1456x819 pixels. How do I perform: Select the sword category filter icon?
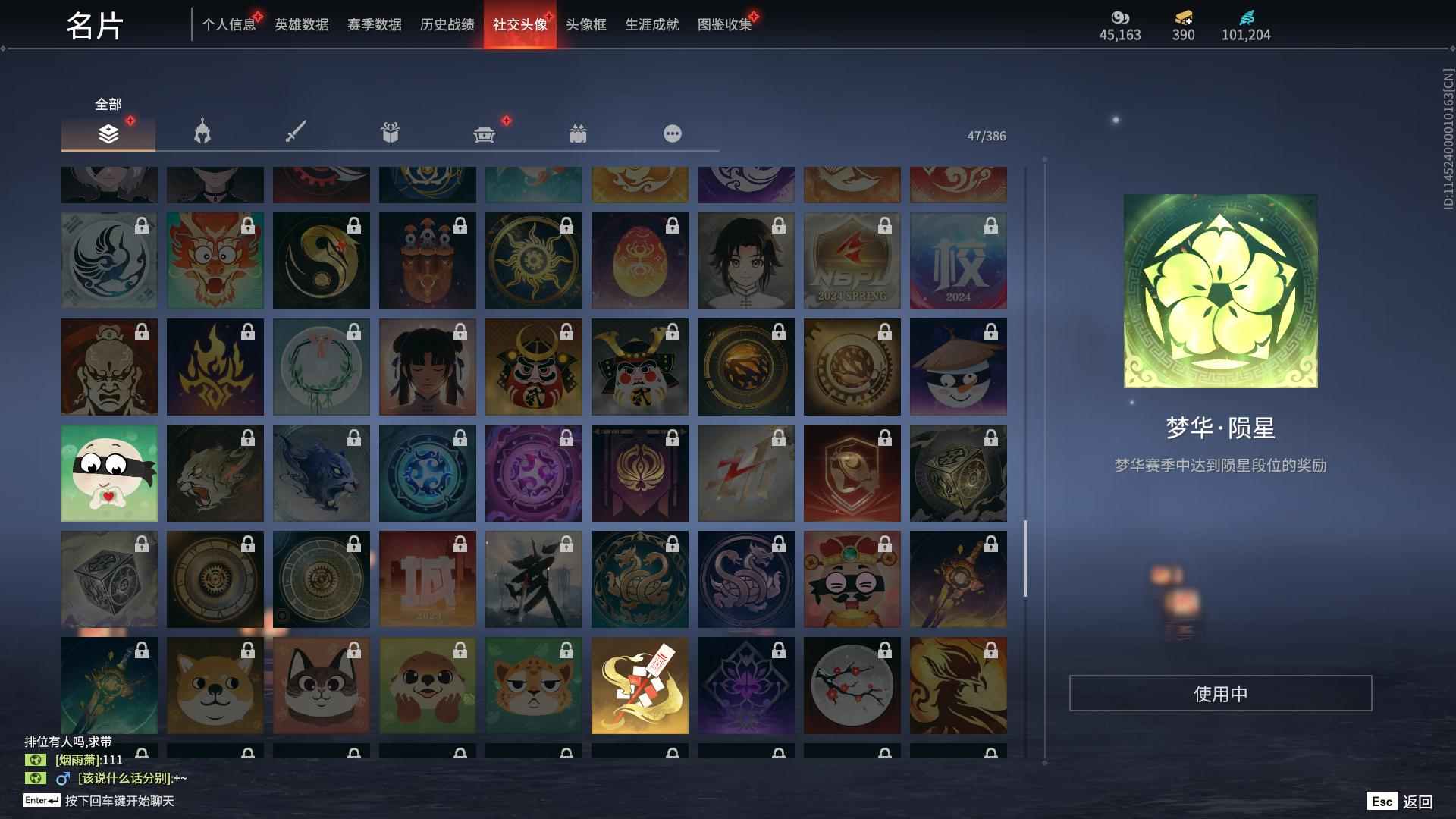pyautogui.click(x=296, y=133)
